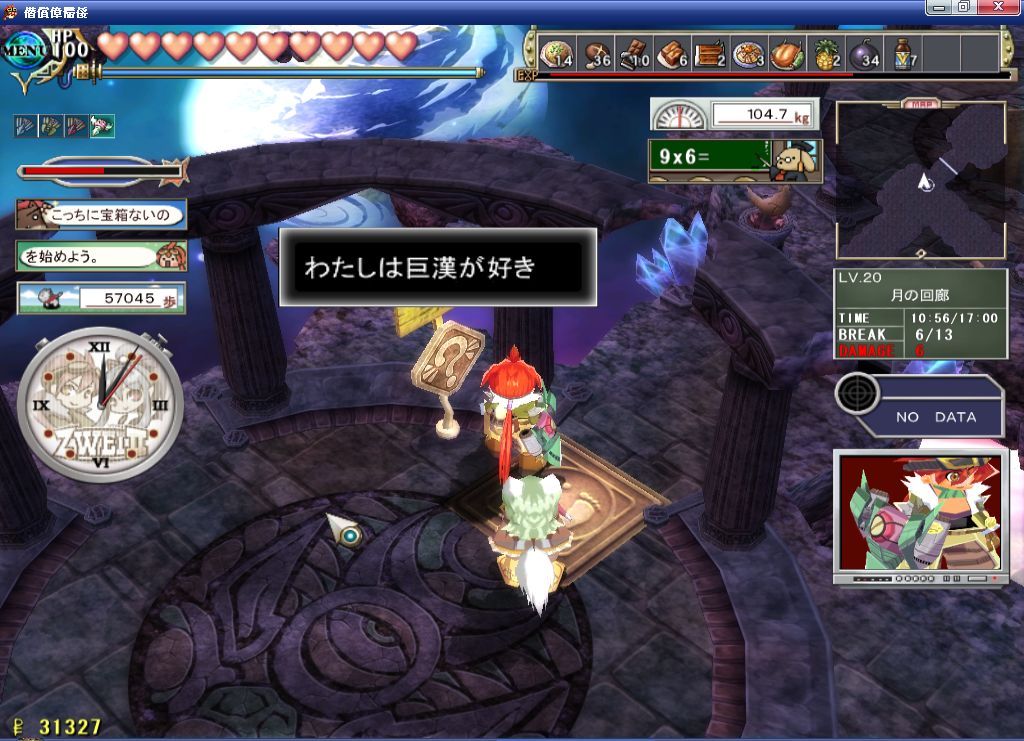
Task: Select the highlighted pink flower skill icon
Action: pos(101,126)
